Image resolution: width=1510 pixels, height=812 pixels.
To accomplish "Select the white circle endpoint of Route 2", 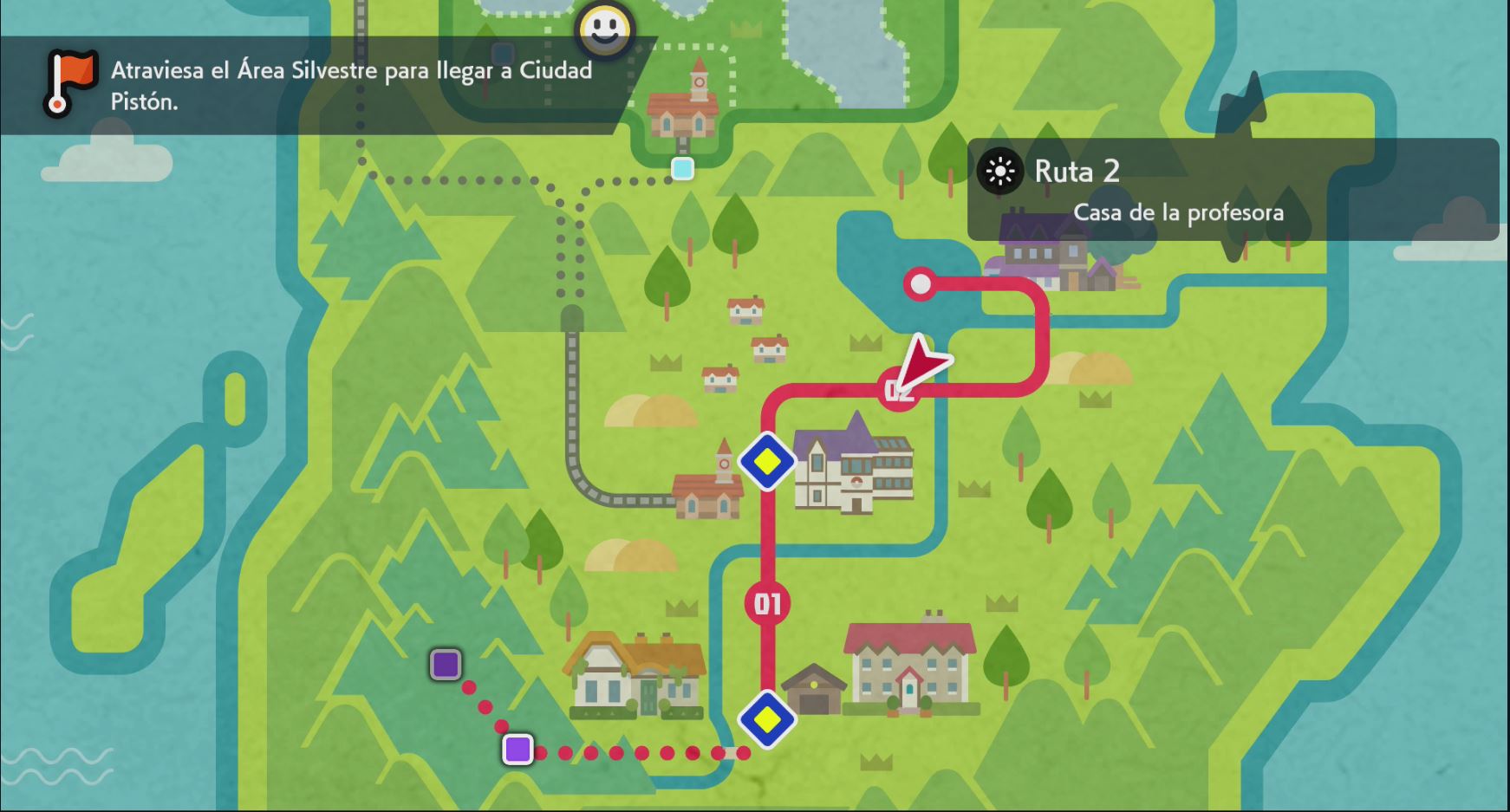I will pyautogui.click(x=920, y=283).
